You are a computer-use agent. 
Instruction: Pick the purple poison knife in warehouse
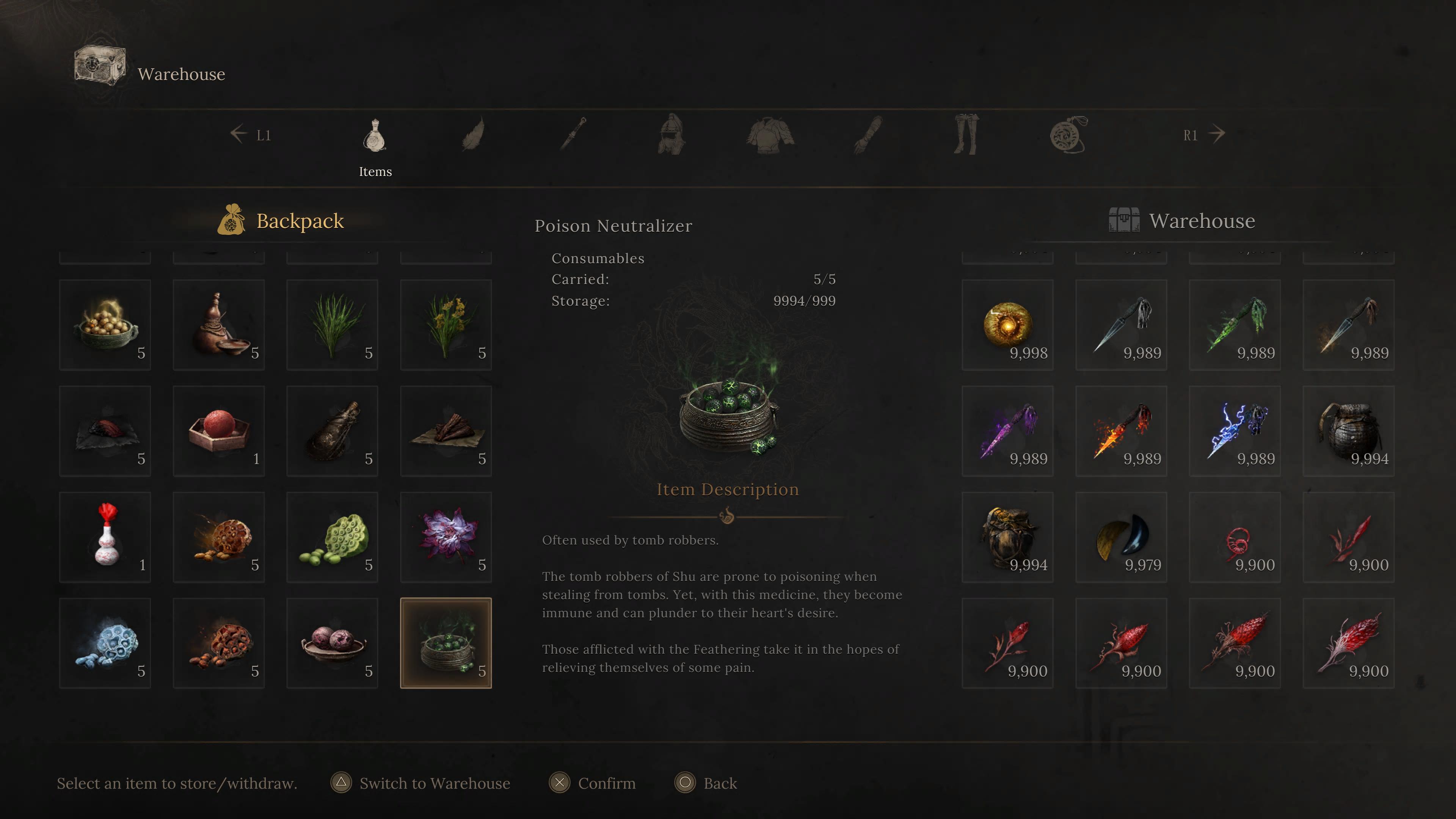click(x=1007, y=431)
